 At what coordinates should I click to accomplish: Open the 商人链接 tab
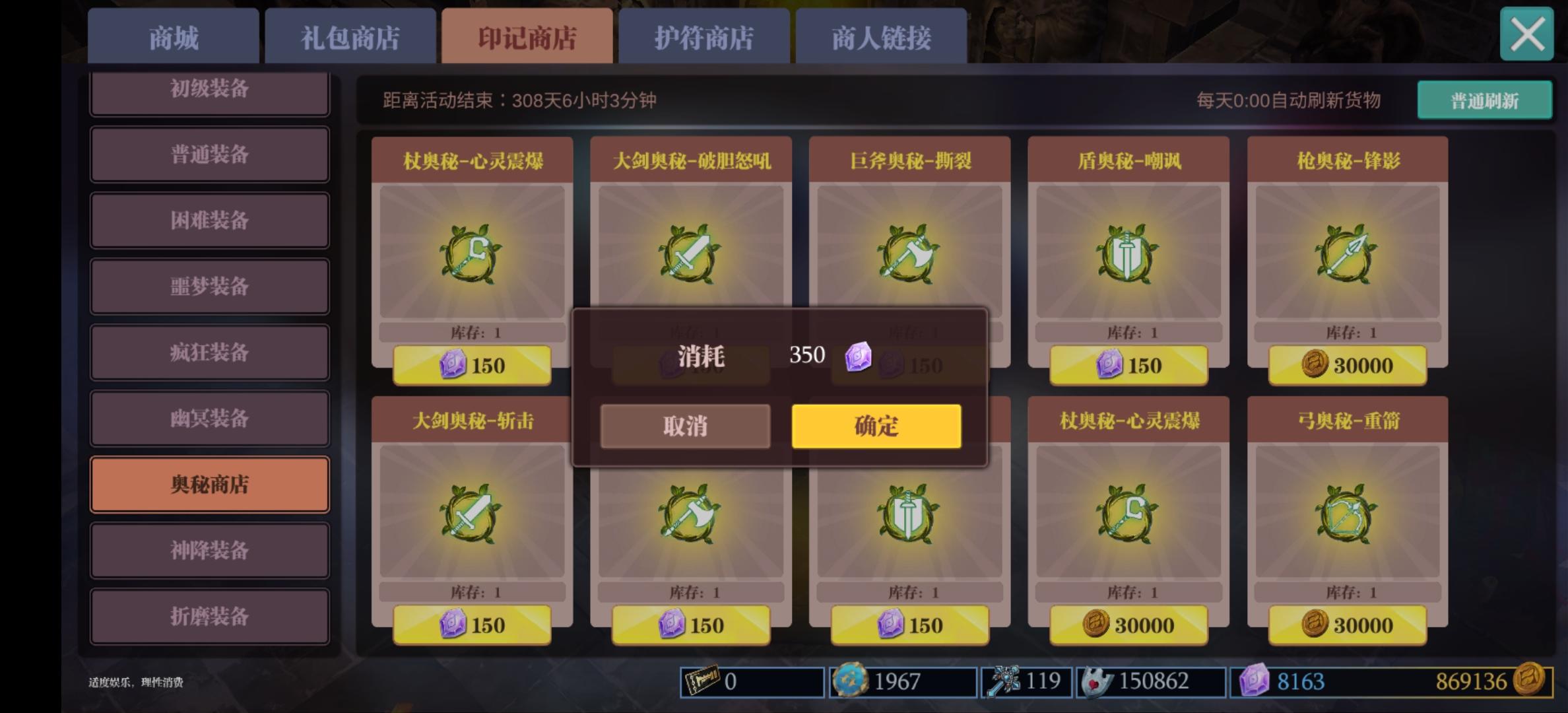coord(882,38)
